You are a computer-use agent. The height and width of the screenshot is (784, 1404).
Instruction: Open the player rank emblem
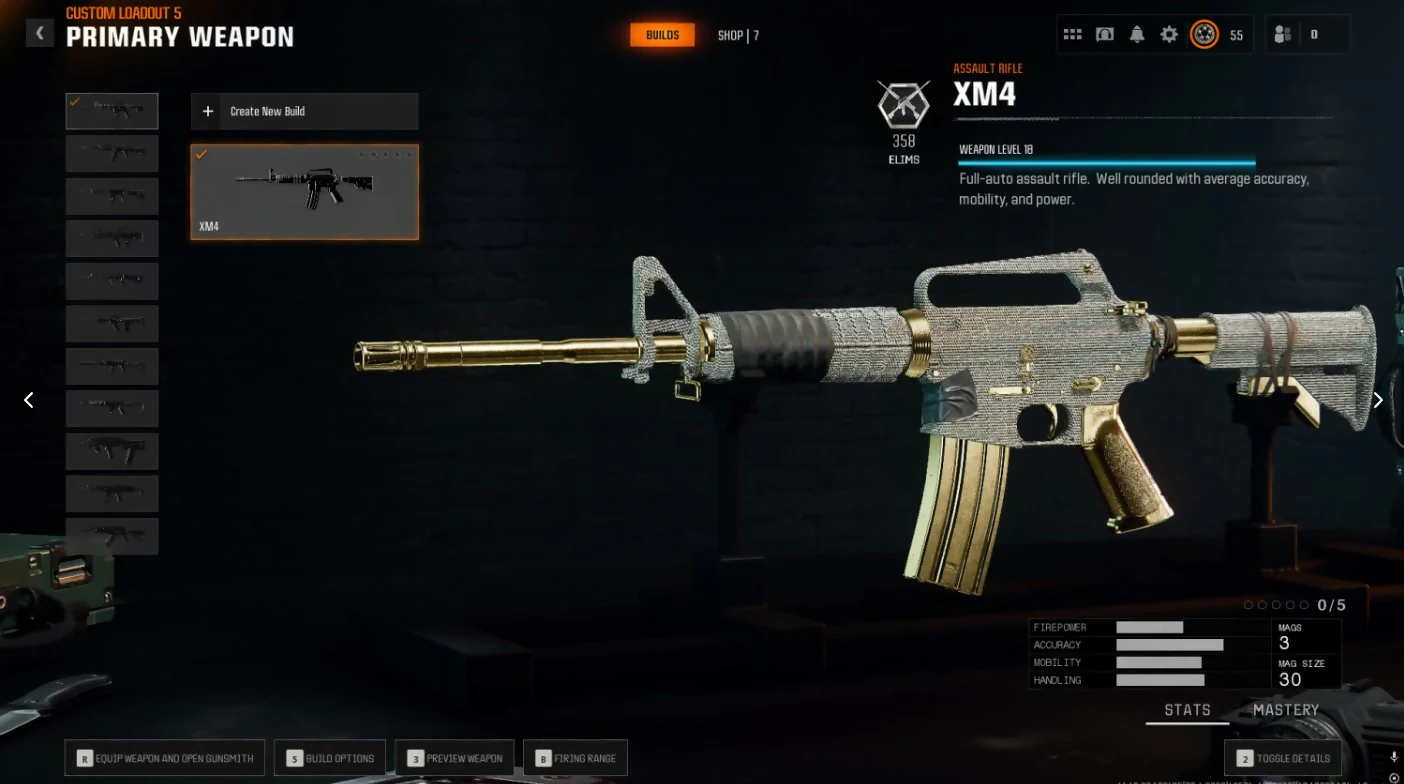coord(1204,35)
